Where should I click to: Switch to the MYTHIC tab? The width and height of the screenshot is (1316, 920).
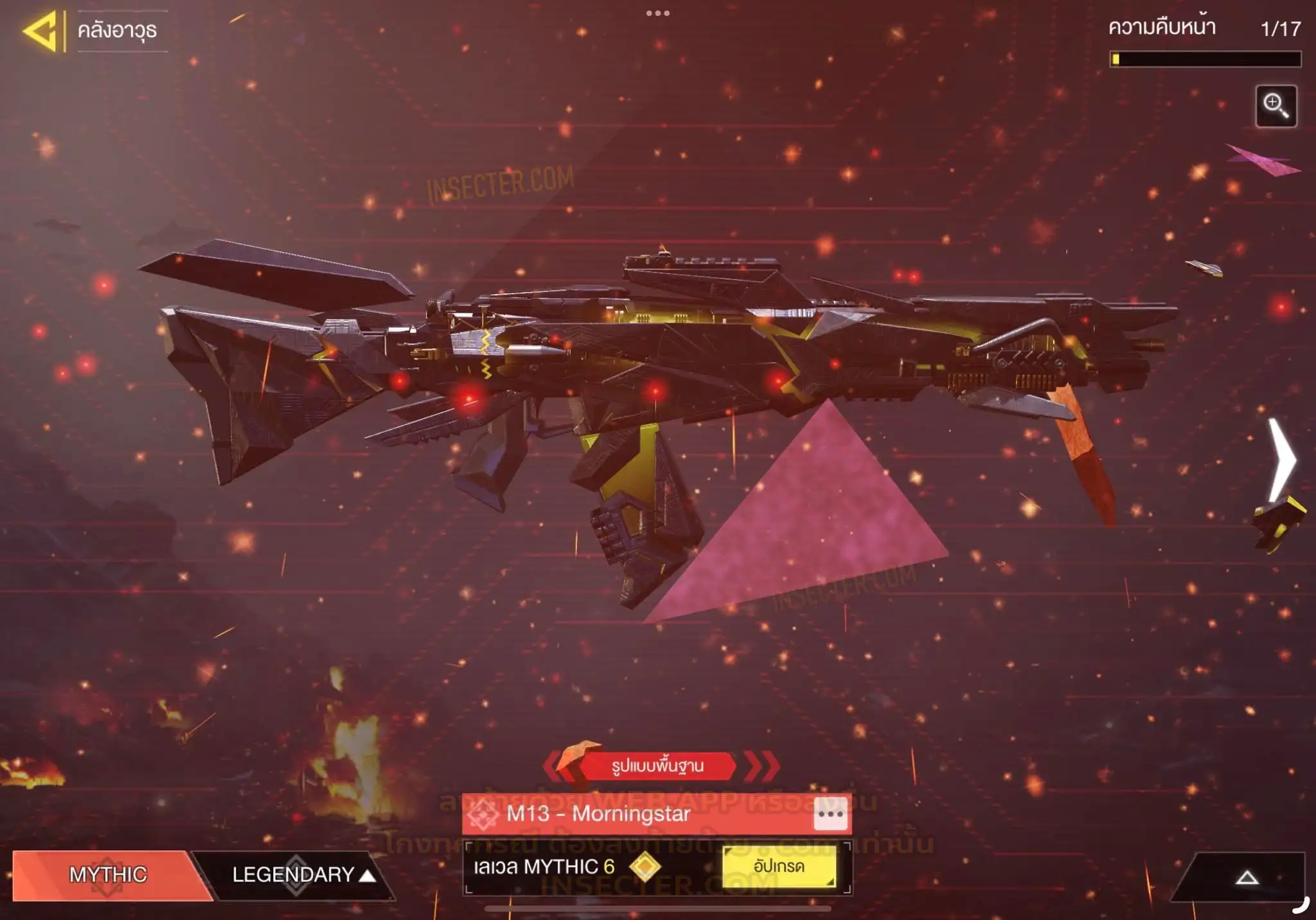click(x=107, y=874)
